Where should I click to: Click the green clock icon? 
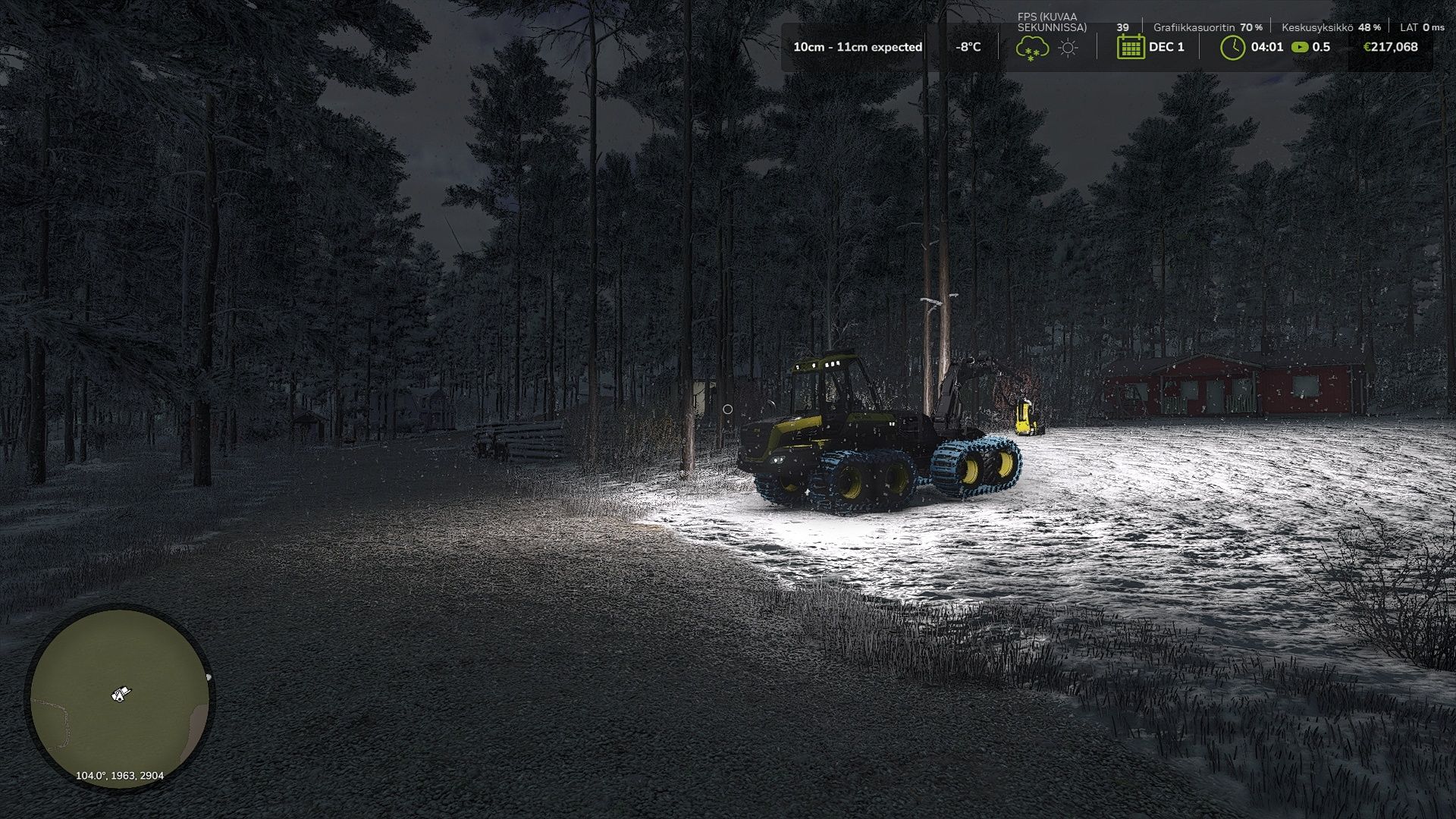coord(1233,47)
